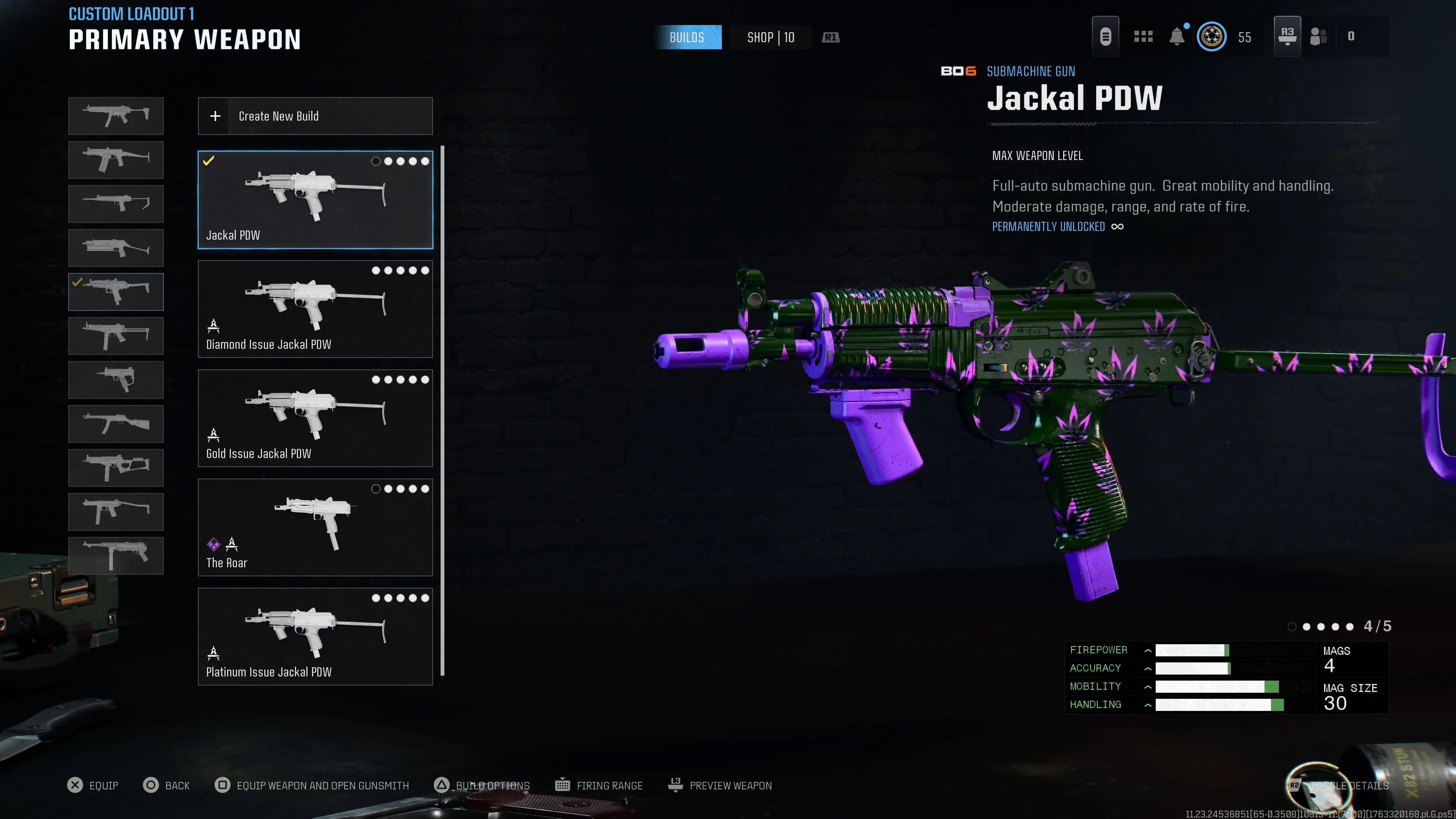Open the grid apps icon in top bar
1456x819 pixels.
pyautogui.click(x=1144, y=36)
